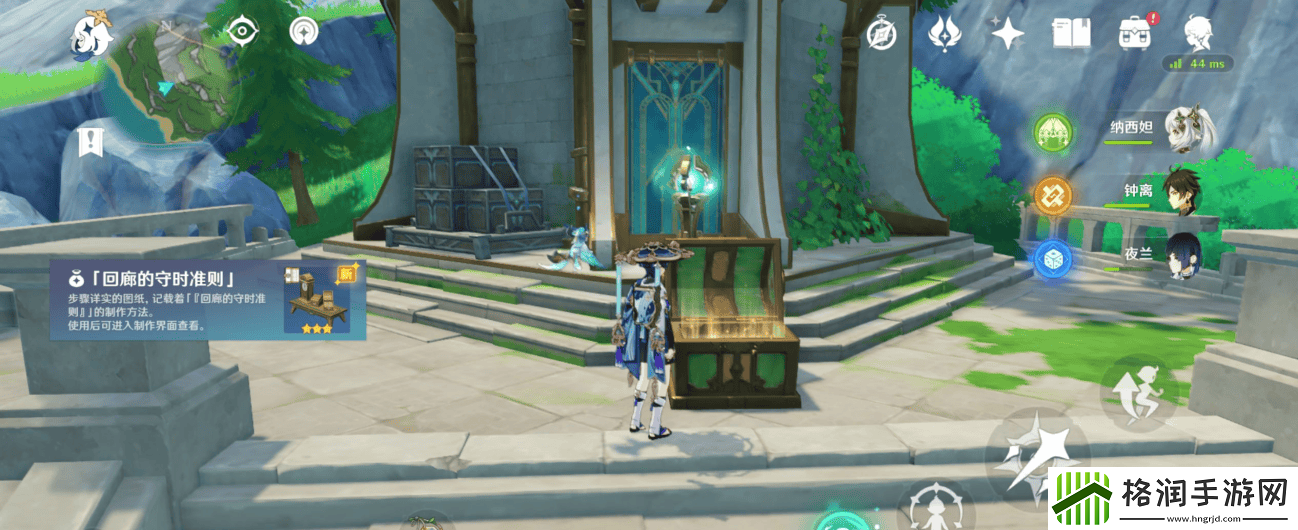
Task: Tap the green round icon beside 纳西妲
Action: [x=1052, y=131]
